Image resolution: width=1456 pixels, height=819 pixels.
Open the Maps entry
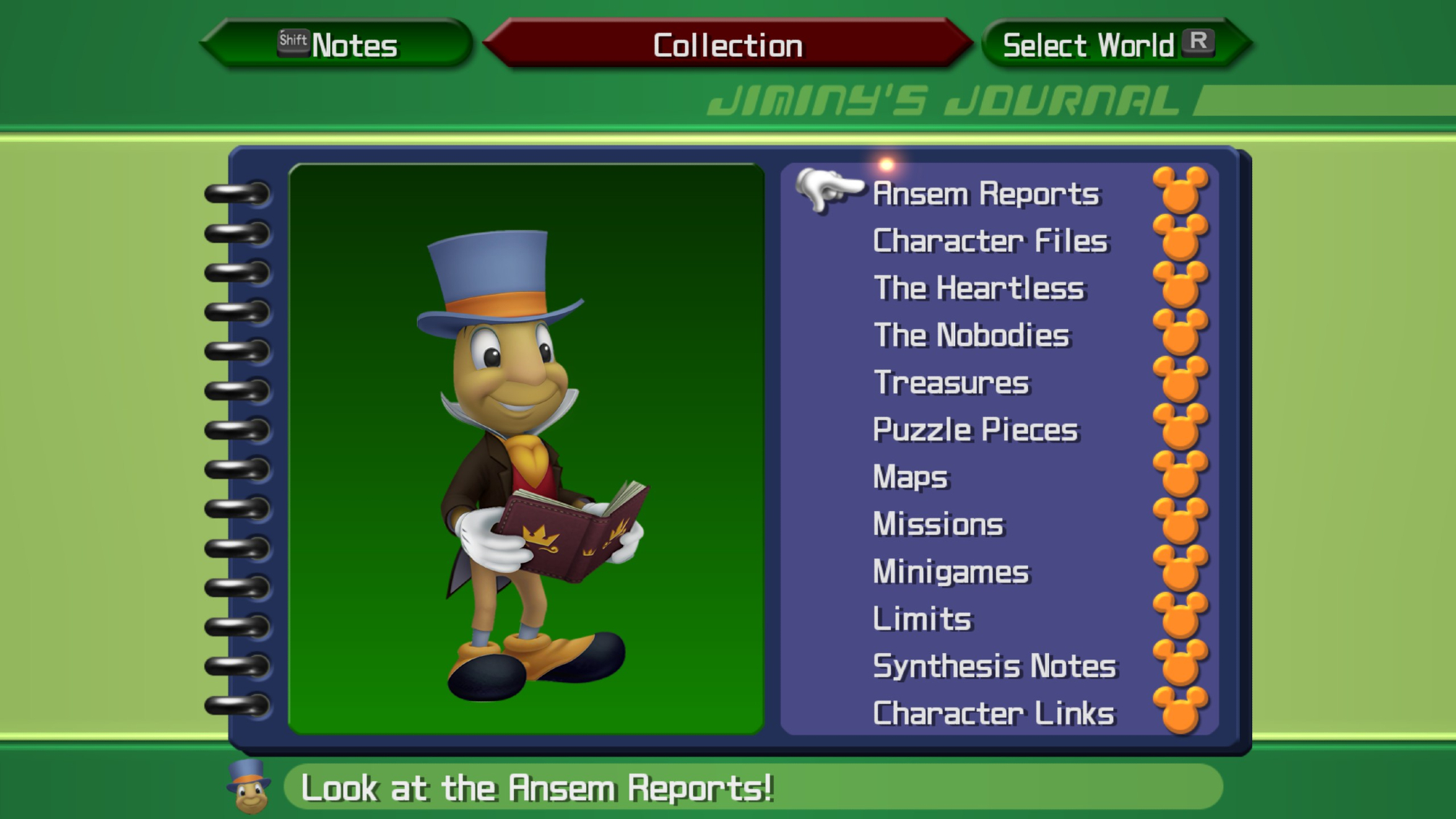pyautogui.click(x=911, y=478)
